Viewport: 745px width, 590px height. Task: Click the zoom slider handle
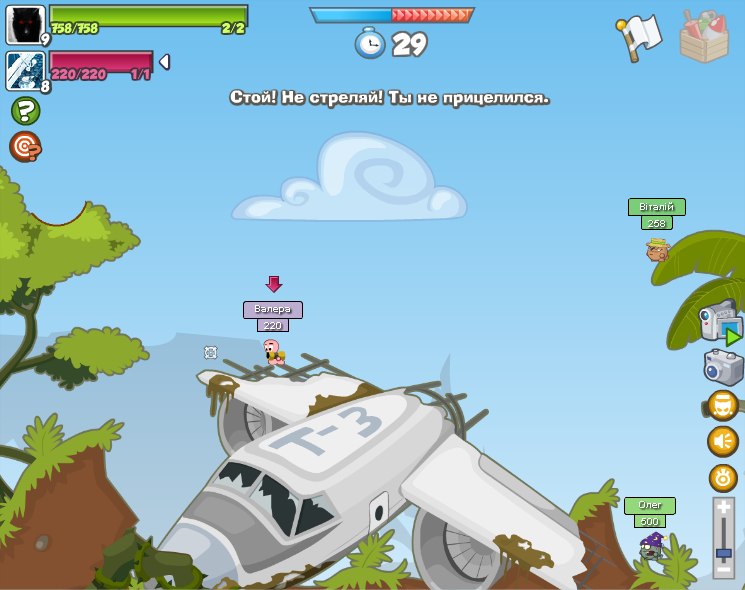coord(724,552)
